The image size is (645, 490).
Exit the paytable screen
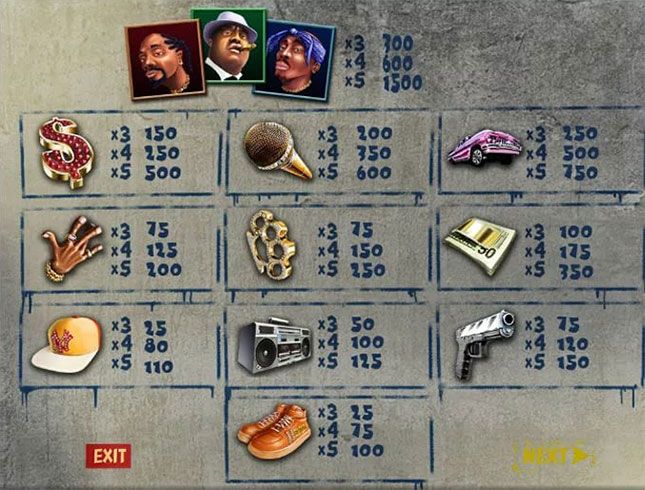click(109, 456)
